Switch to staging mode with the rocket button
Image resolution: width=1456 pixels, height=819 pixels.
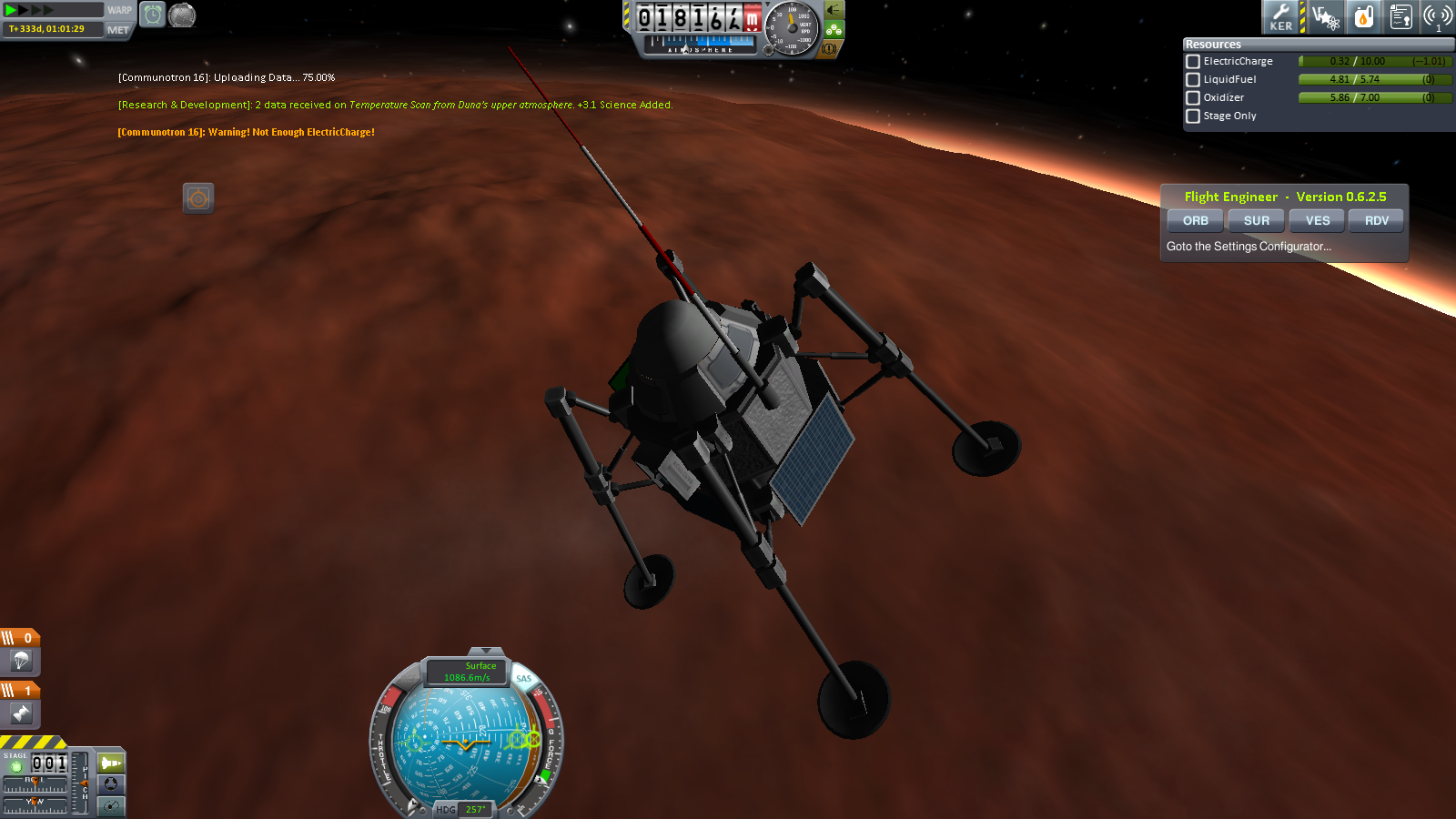click(111, 763)
